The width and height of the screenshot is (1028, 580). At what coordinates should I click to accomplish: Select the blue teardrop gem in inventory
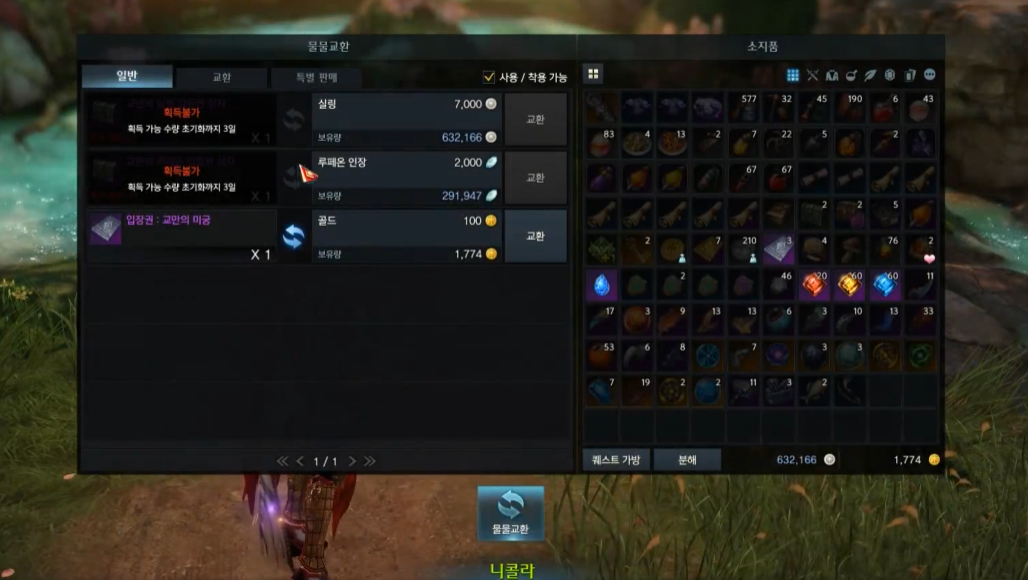click(x=601, y=286)
